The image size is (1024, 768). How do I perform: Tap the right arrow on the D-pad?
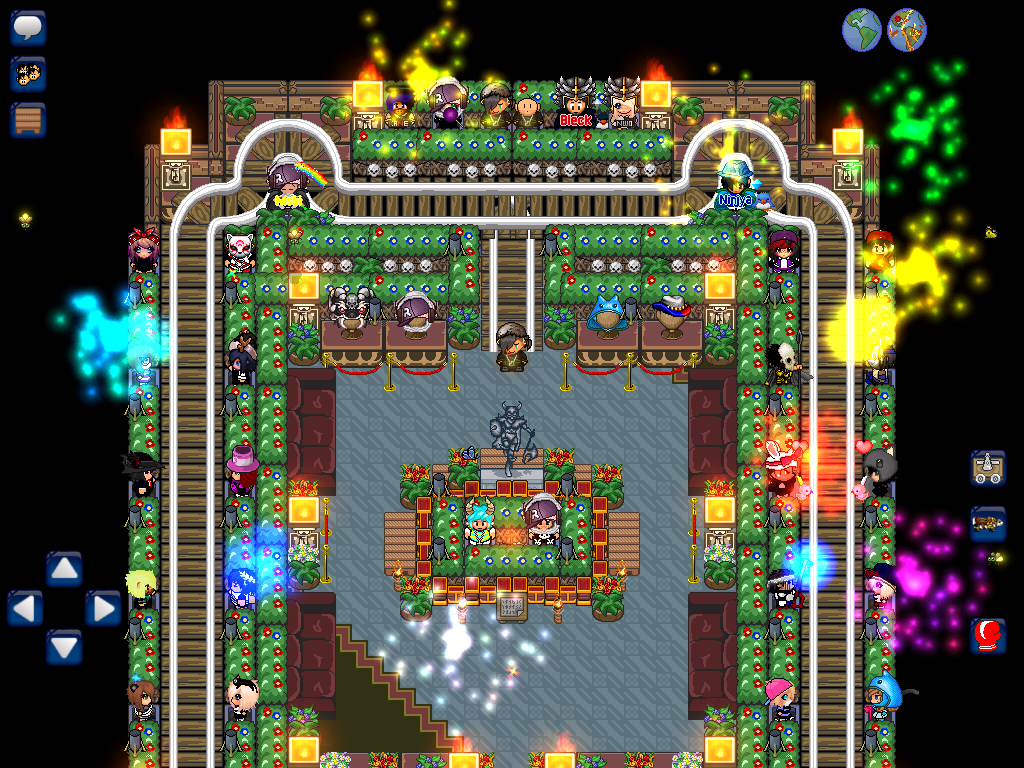pos(102,608)
